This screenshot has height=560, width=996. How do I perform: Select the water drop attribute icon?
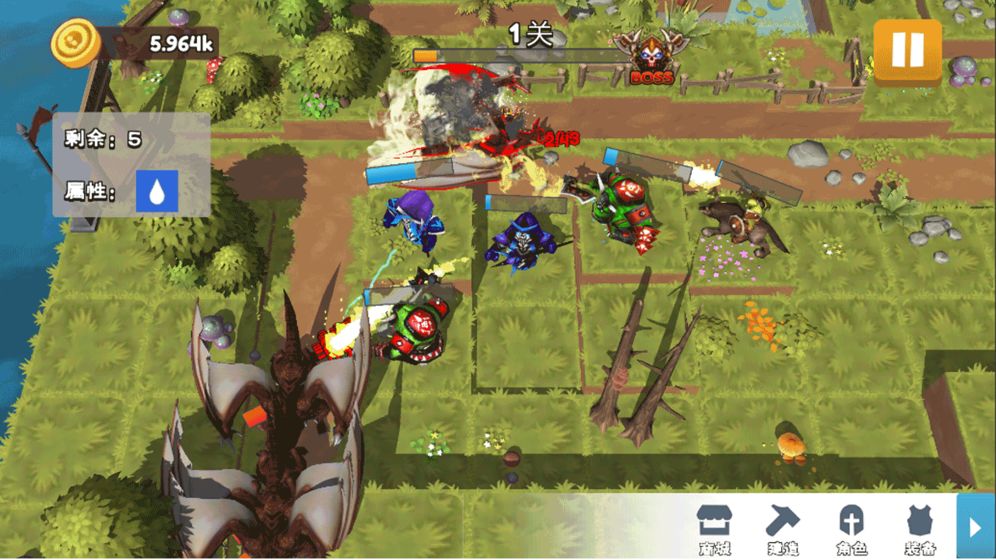coord(157,191)
